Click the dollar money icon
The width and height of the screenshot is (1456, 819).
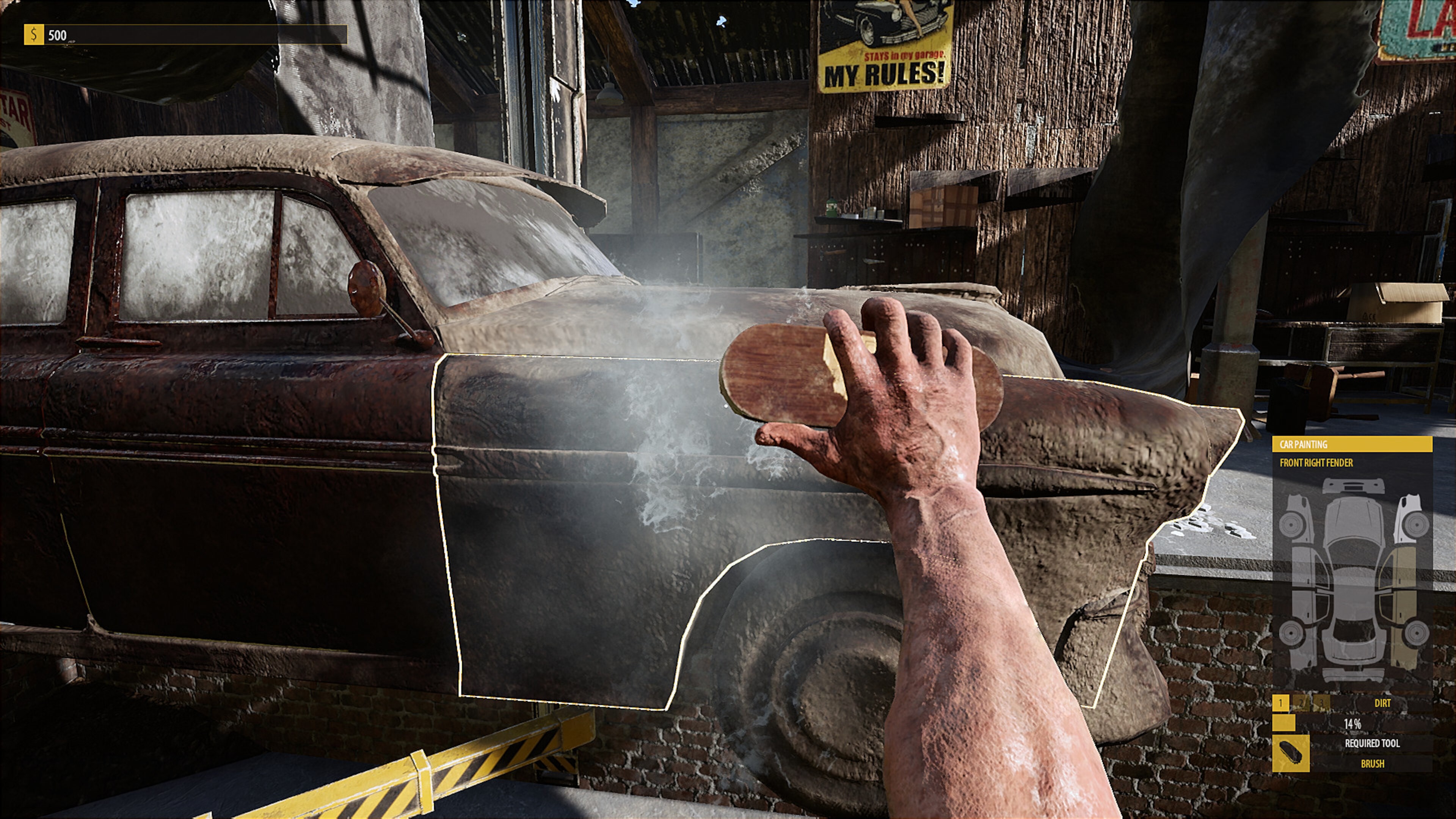tap(33, 35)
